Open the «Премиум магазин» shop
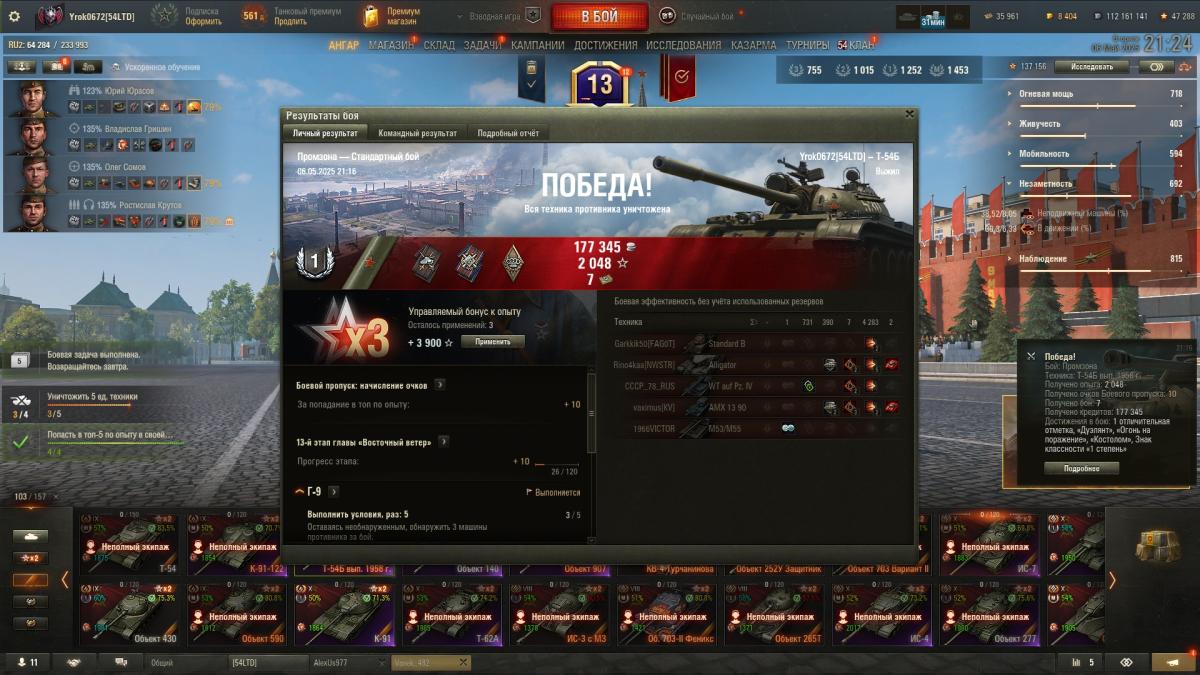This screenshot has height=675, width=1200. 390,16
